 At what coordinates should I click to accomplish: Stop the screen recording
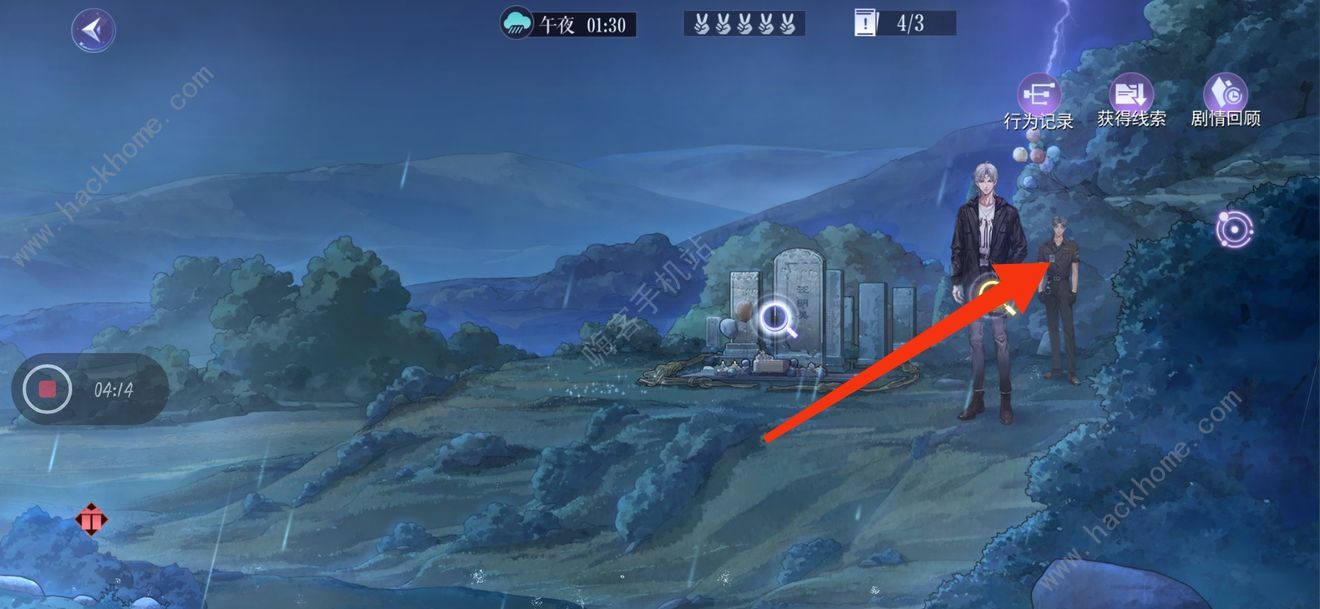click(47, 389)
